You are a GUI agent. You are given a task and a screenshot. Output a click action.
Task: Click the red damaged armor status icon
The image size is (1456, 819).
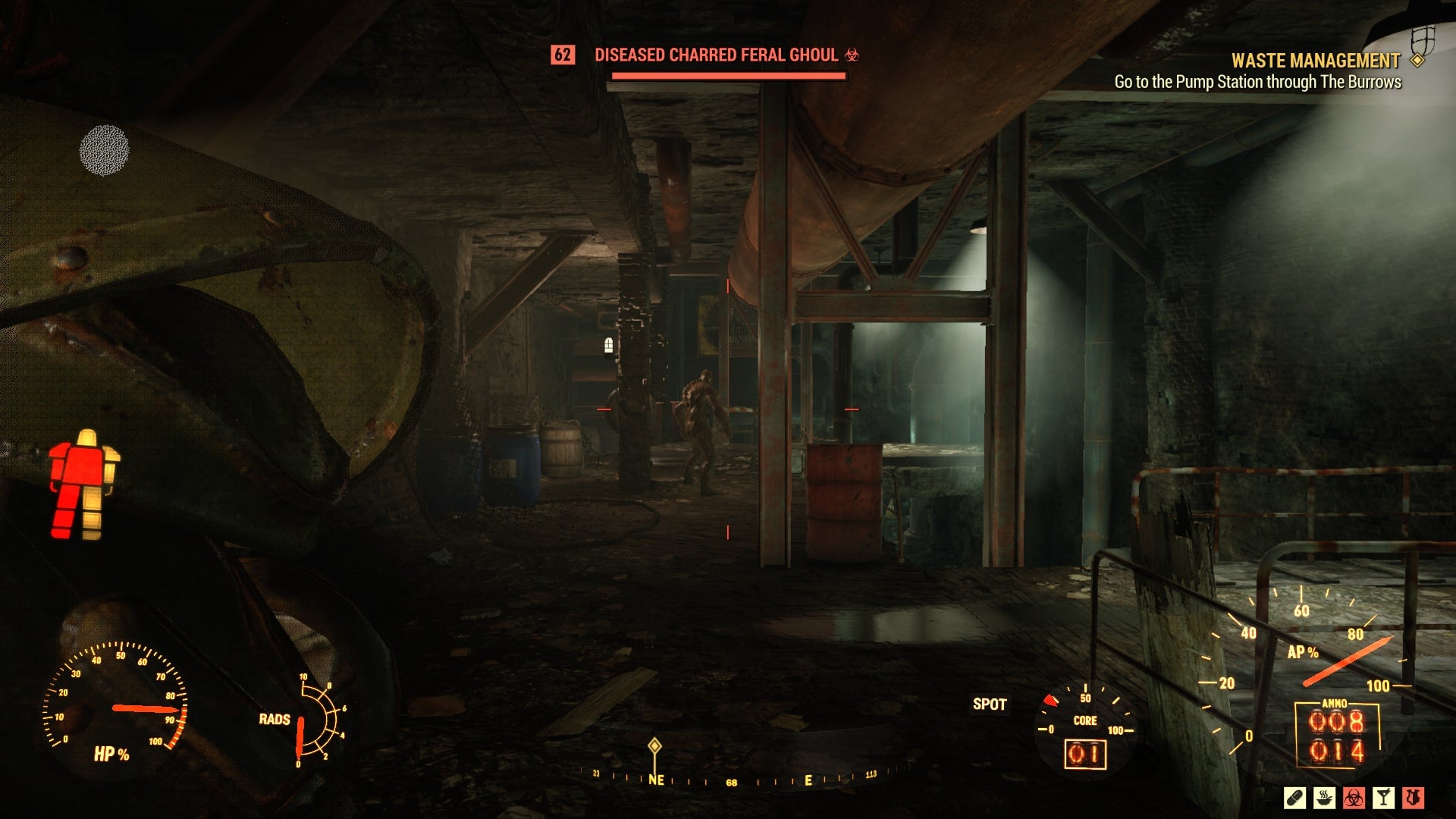[1412, 797]
